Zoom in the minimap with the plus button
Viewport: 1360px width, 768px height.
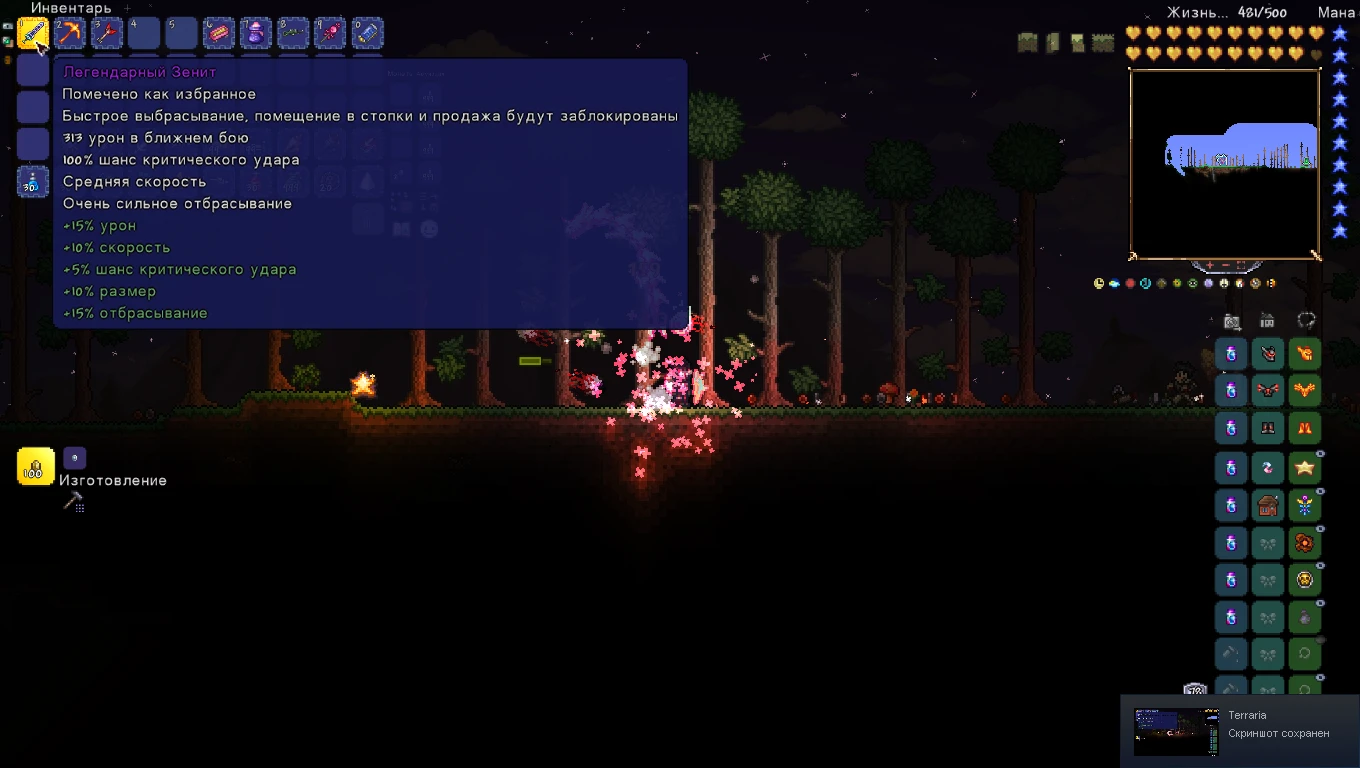(1209, 265)
